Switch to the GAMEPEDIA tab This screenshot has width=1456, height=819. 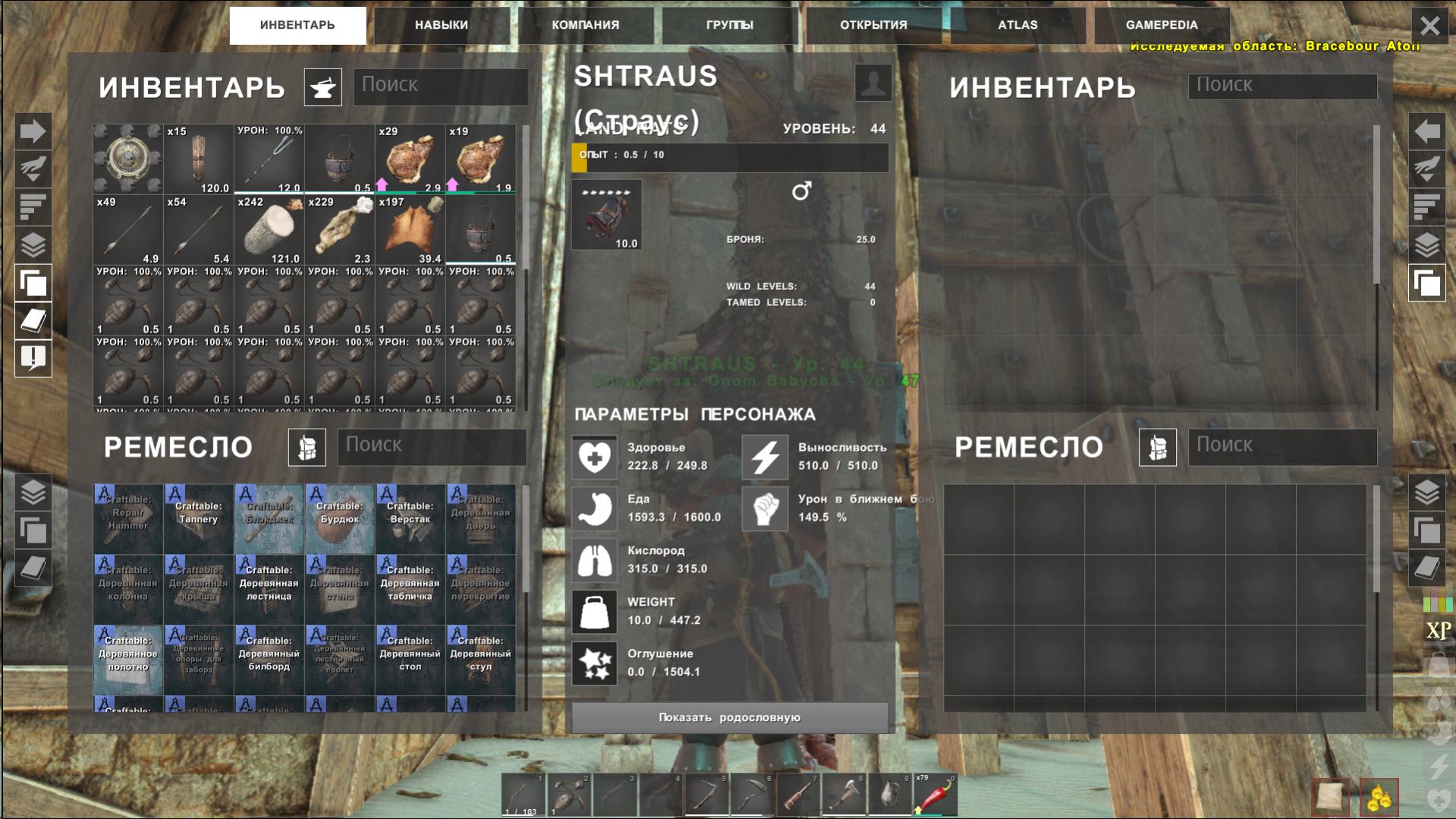(x=1162, y=25)
